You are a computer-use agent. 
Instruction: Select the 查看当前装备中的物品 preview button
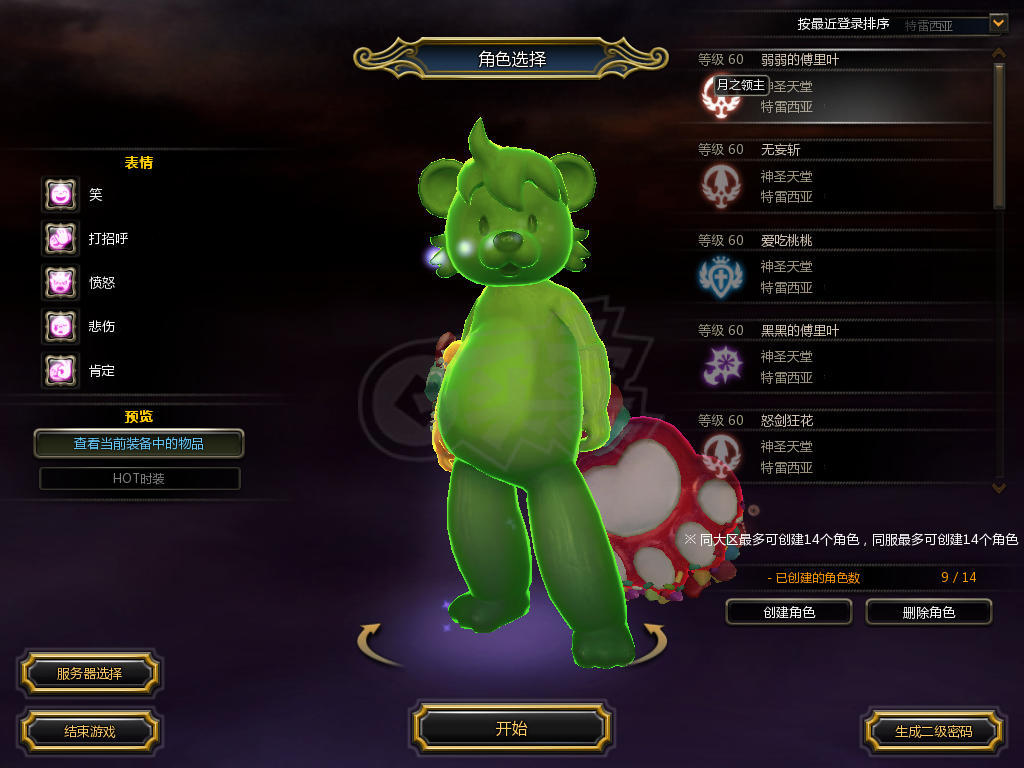(x=139, y=443)
